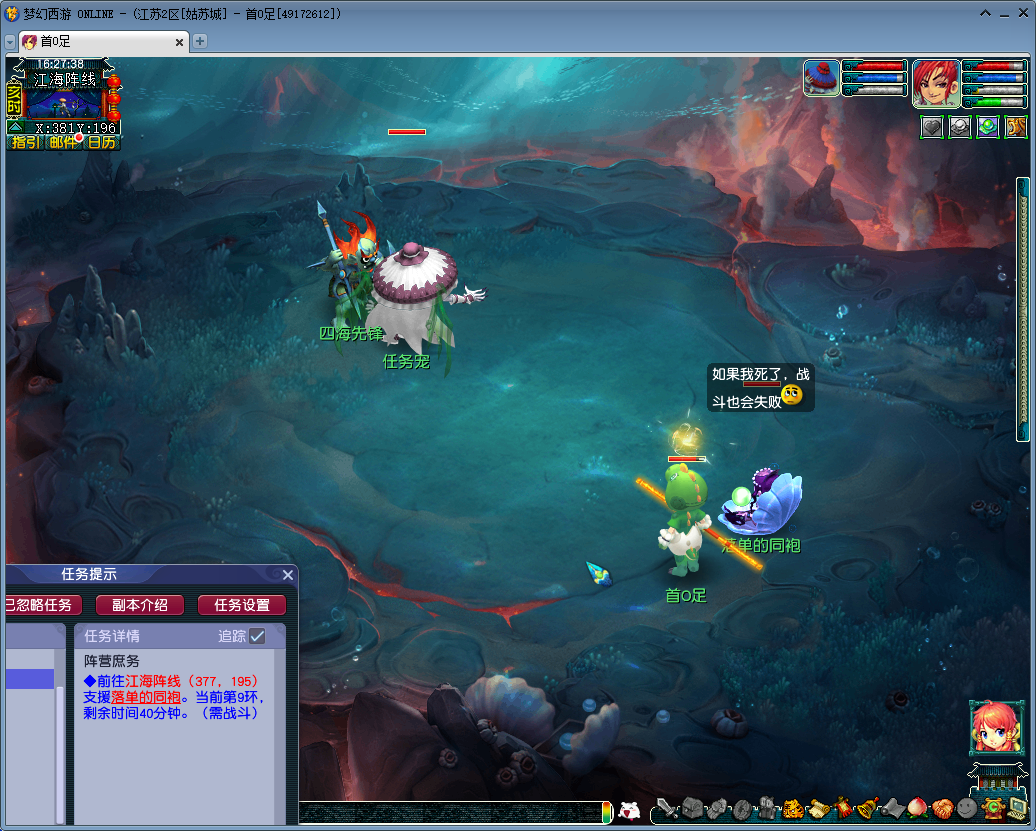Select the pet portrait with red hat

pos(822,78)
